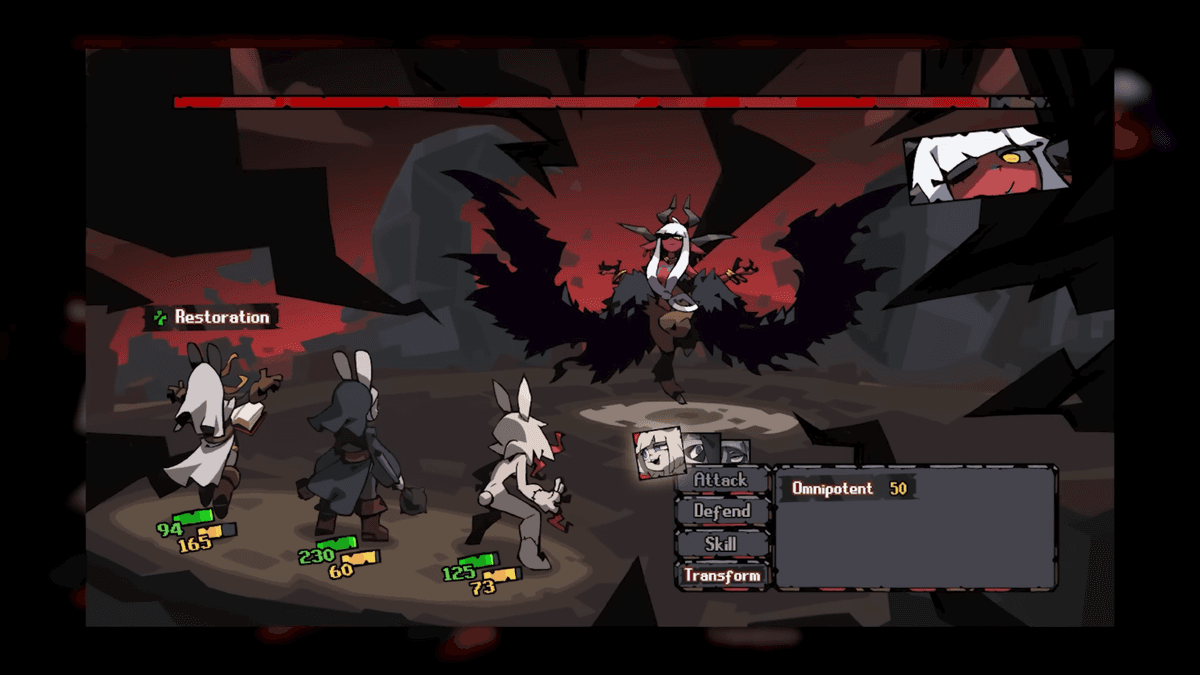Click the highlighted Transform command
1200x675 pixels.
click(x=721, y=576)
